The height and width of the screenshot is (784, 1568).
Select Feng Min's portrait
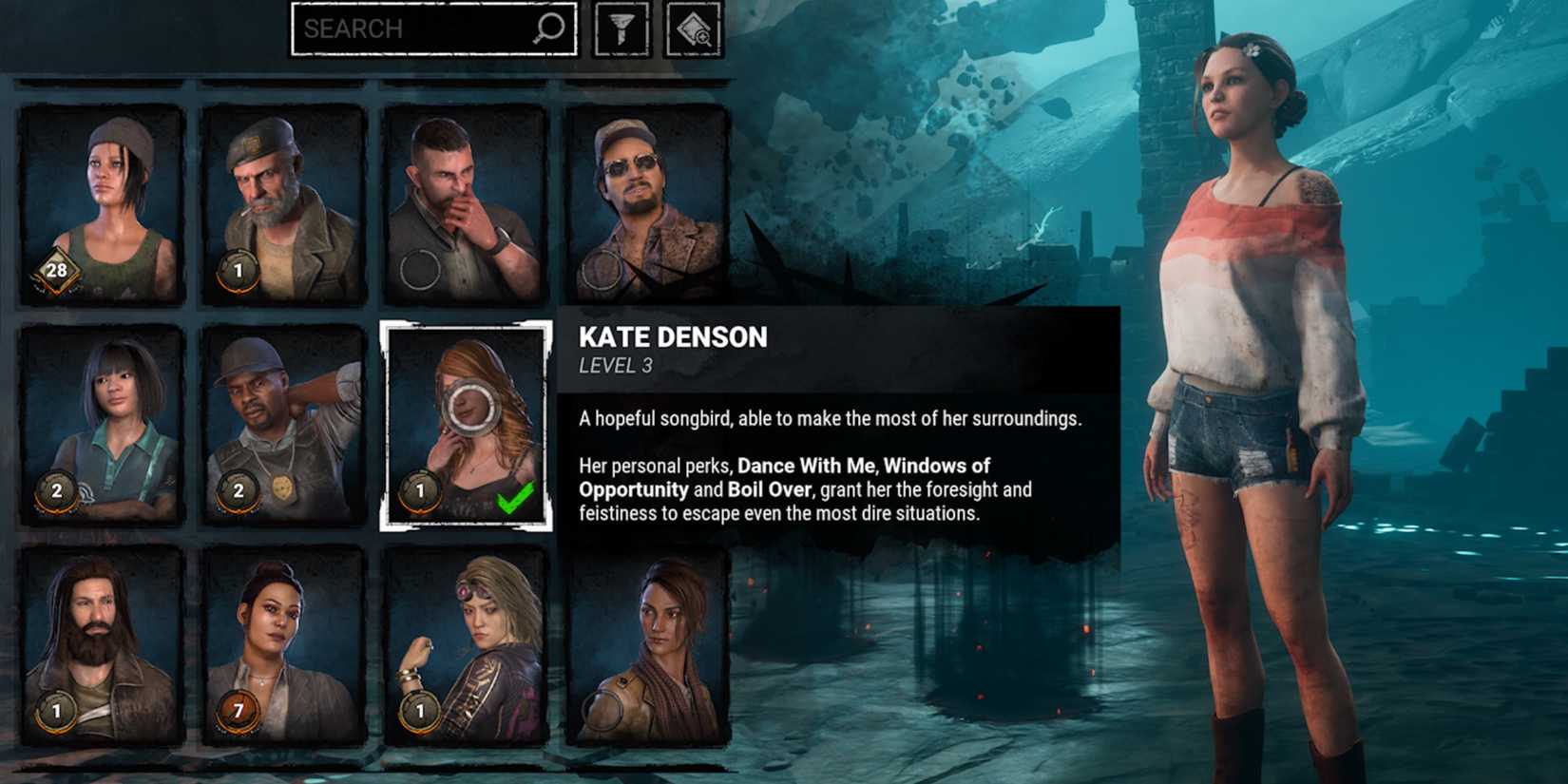tap(100, 418)
